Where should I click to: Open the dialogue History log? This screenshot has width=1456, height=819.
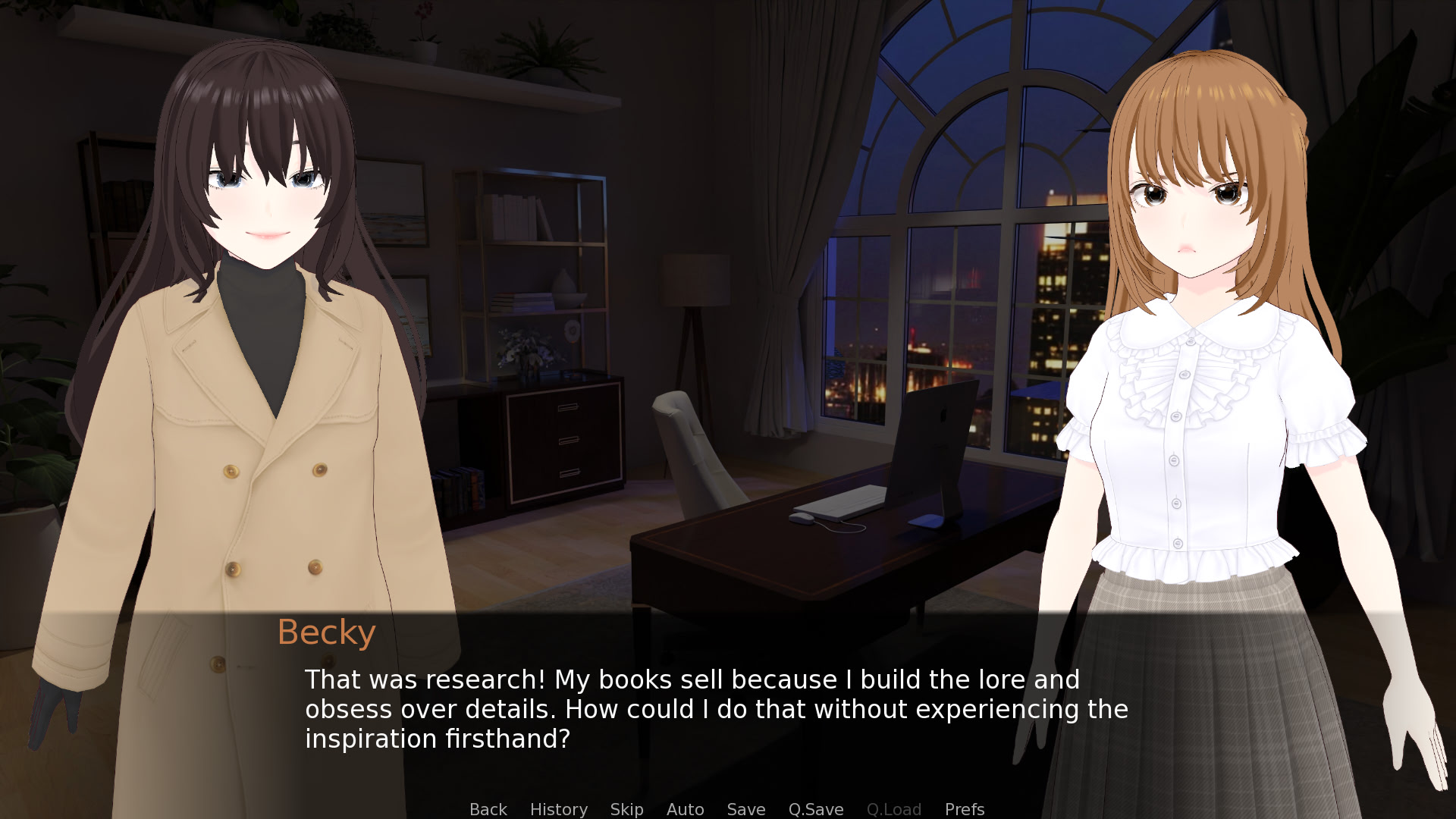558,809
